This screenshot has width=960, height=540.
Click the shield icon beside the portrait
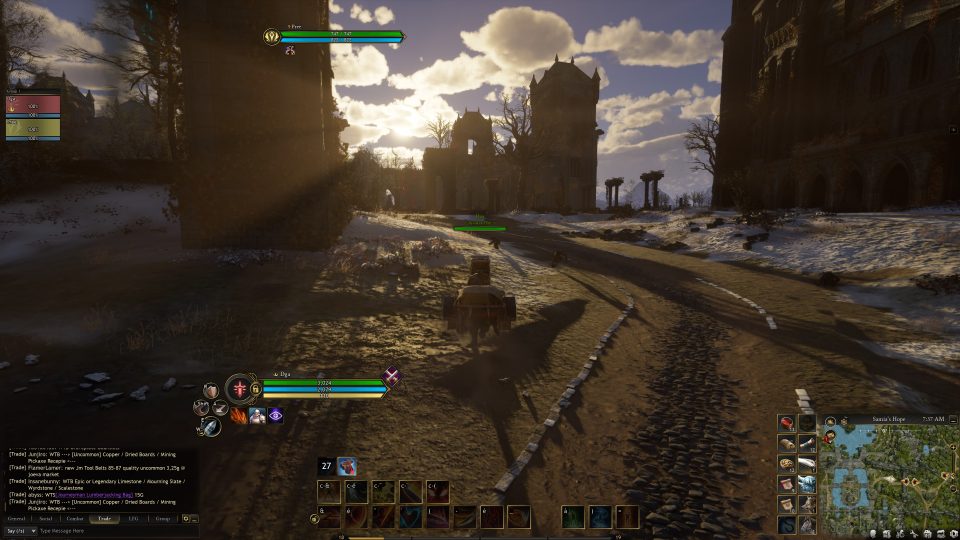(x=210, y=389)
